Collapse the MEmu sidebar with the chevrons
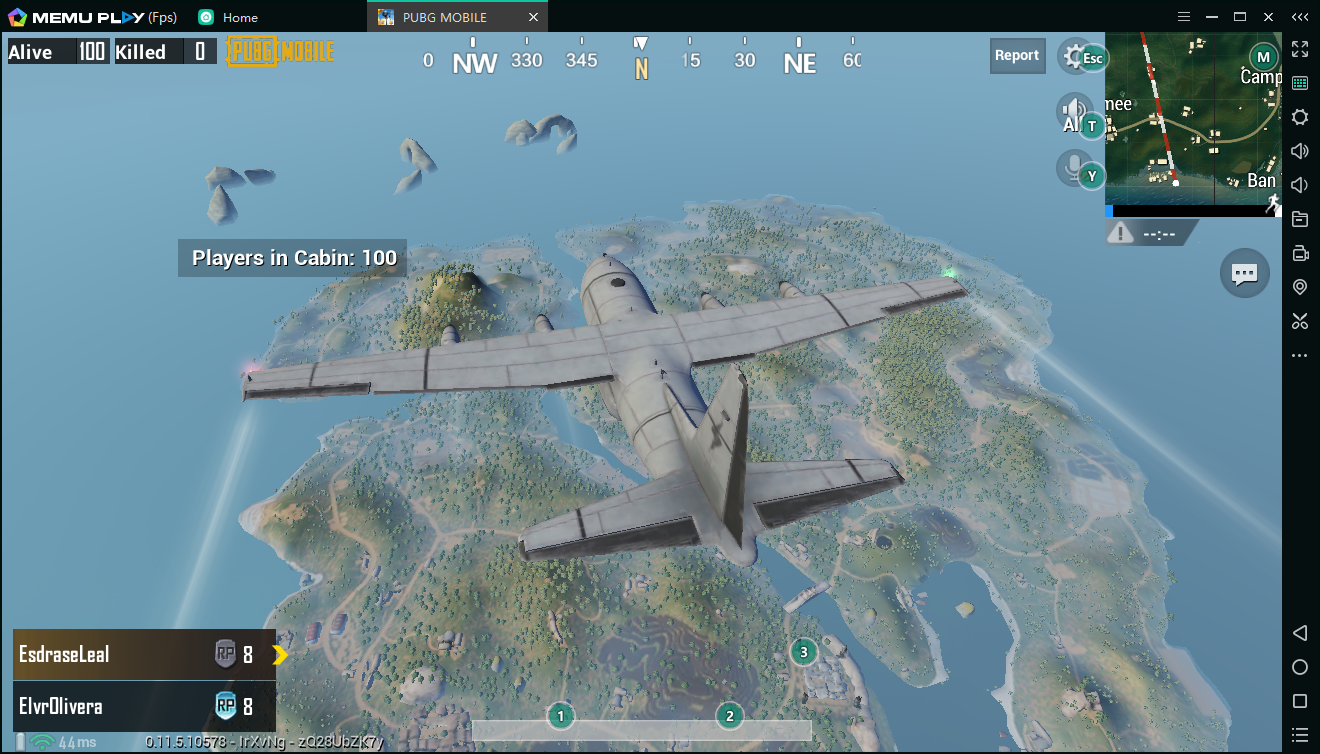The image size is (1320, 754). 1300,16
